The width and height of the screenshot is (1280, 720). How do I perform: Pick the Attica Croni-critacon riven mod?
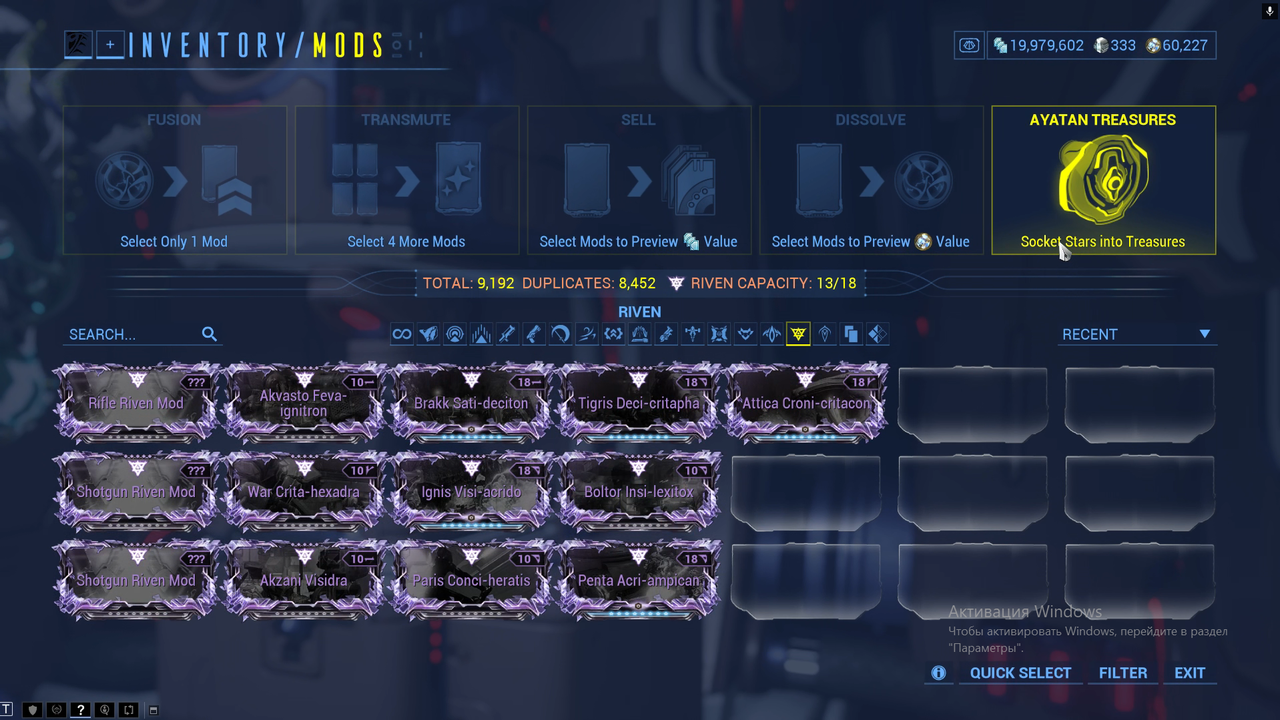point(805,404)
